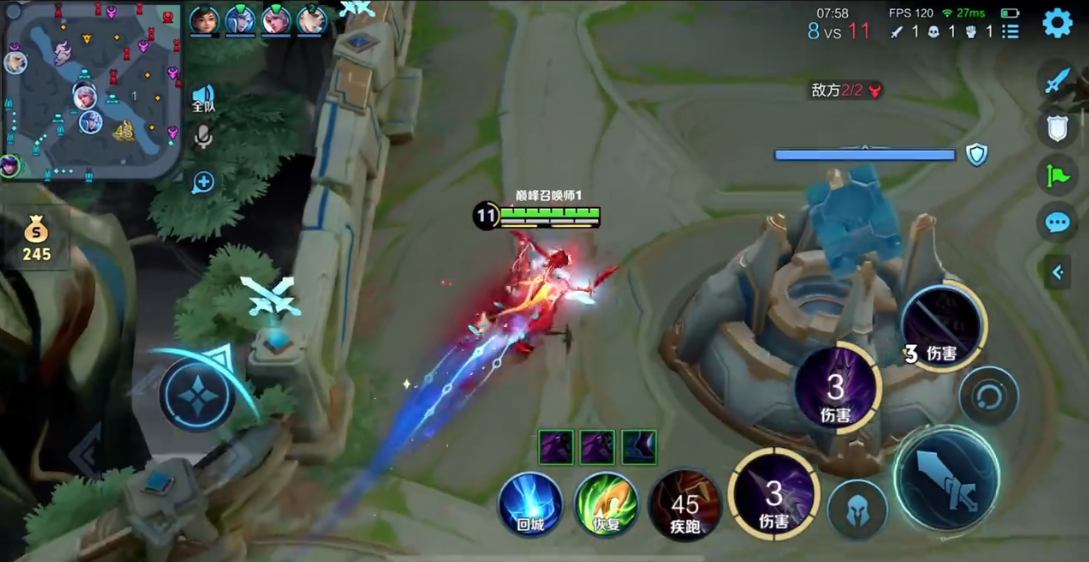Tap the circular arrows target-switch icon
The height and width of the screenshot is (562, 1089).
coord(989,396)
